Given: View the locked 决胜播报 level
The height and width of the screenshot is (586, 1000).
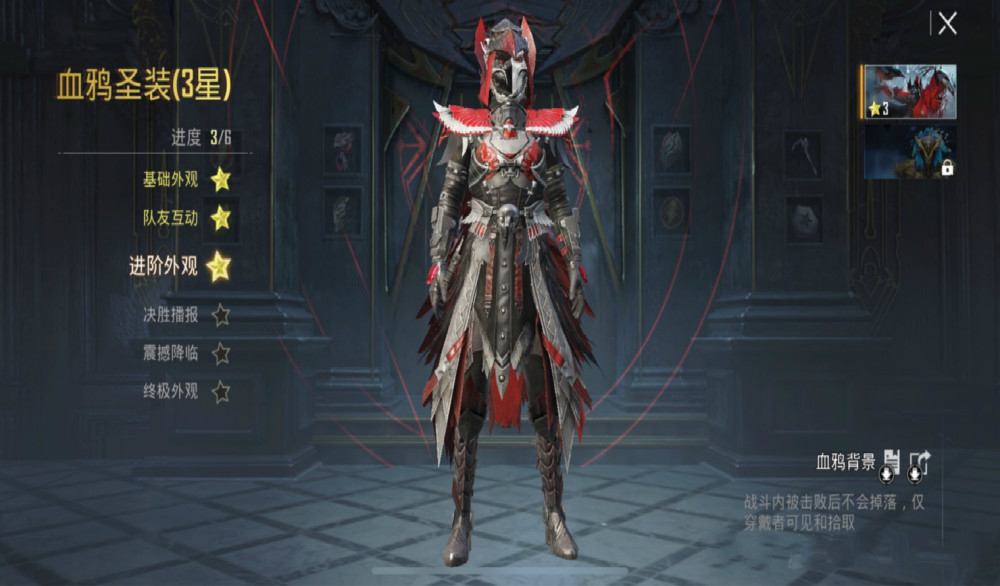Looking at the screenshot, I should click(x=220, y=315).
